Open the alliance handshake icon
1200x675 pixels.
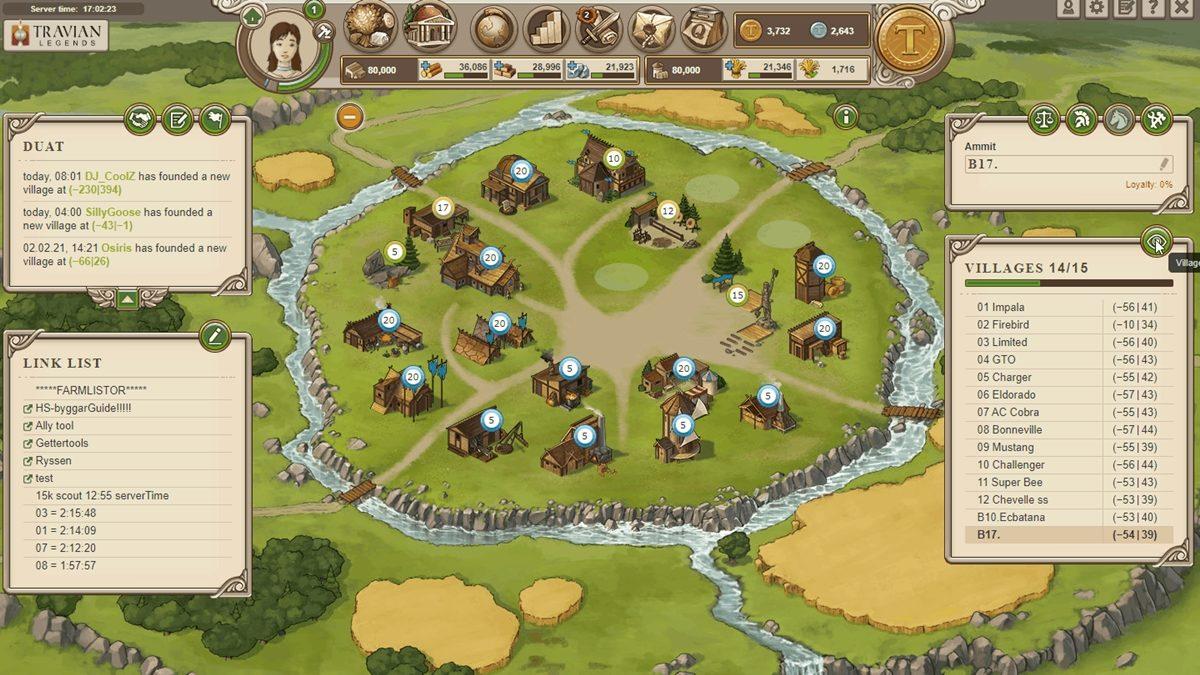(x=140, y=120)
